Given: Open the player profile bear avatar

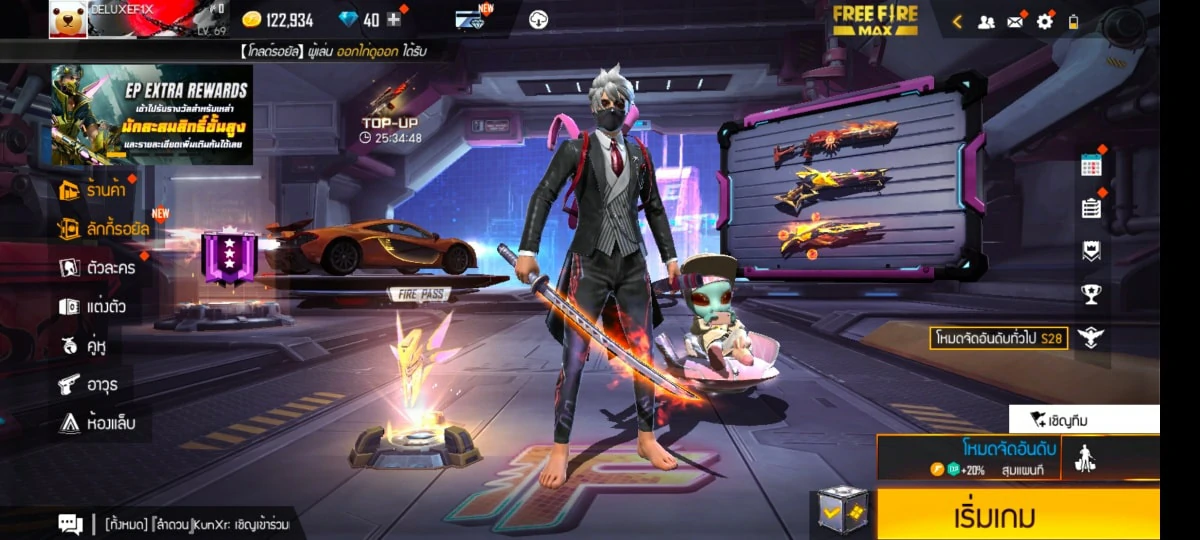Looking at the screenshot, I should coord(68,19).
